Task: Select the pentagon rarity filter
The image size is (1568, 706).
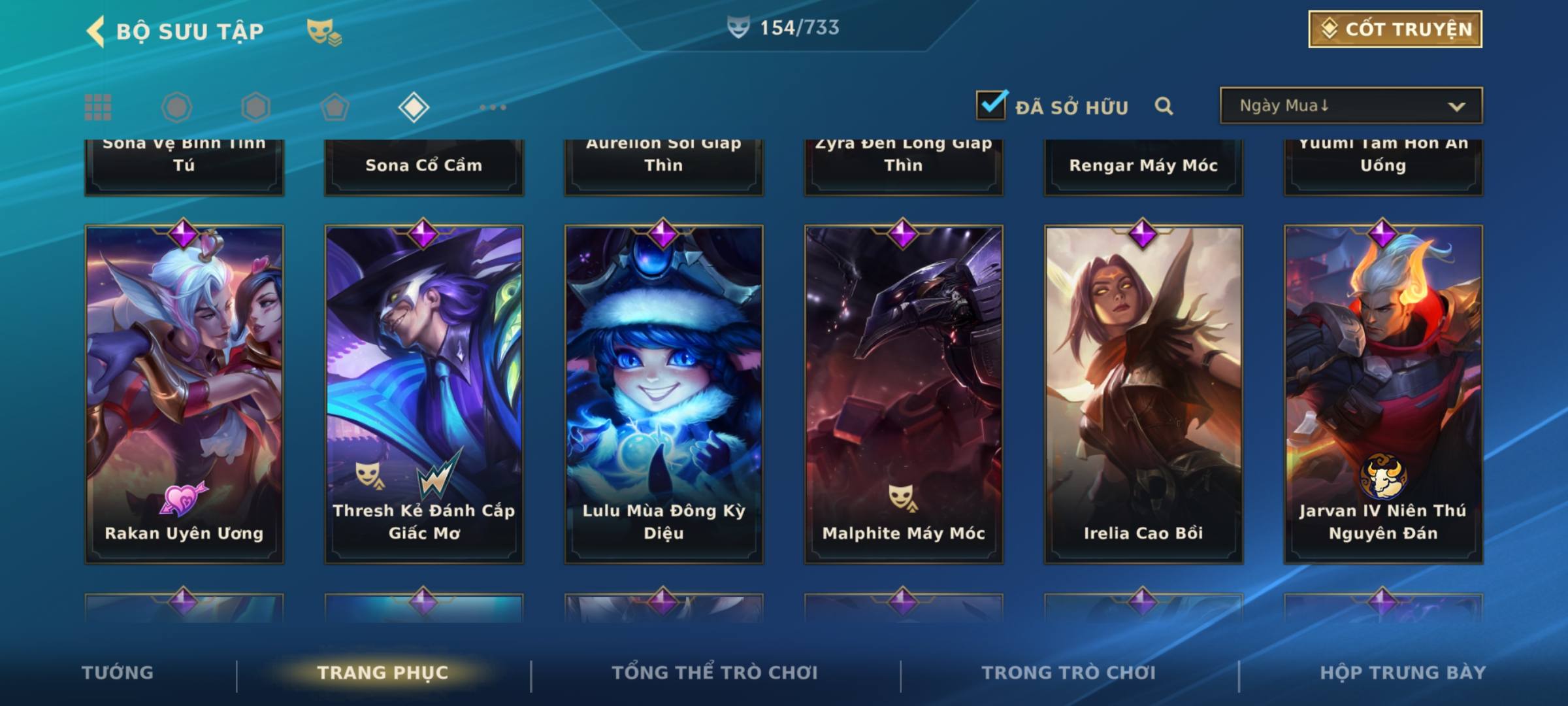Action: 335,107
